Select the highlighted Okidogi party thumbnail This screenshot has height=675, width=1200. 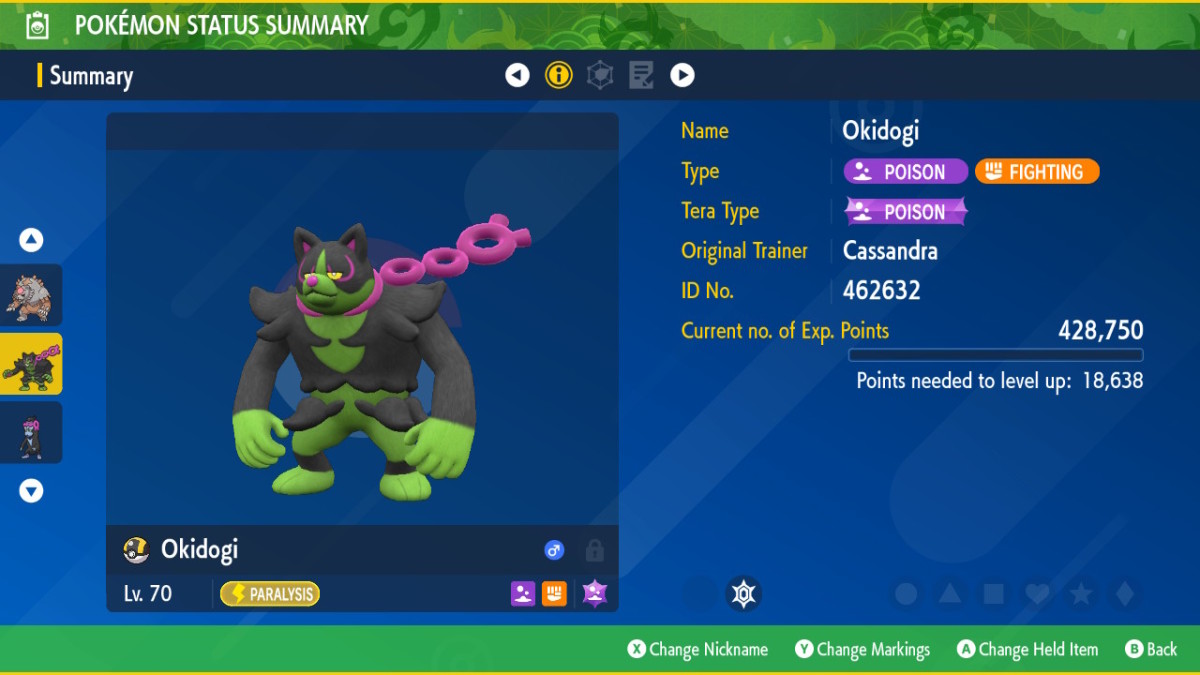(31, 364)
